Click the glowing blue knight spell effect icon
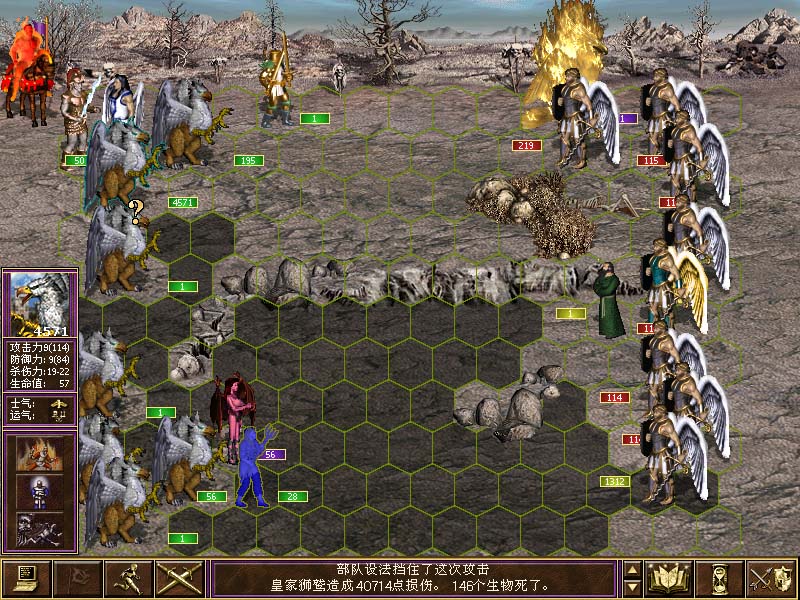Screen dimensions: 800x600 (x=39, y=492)
